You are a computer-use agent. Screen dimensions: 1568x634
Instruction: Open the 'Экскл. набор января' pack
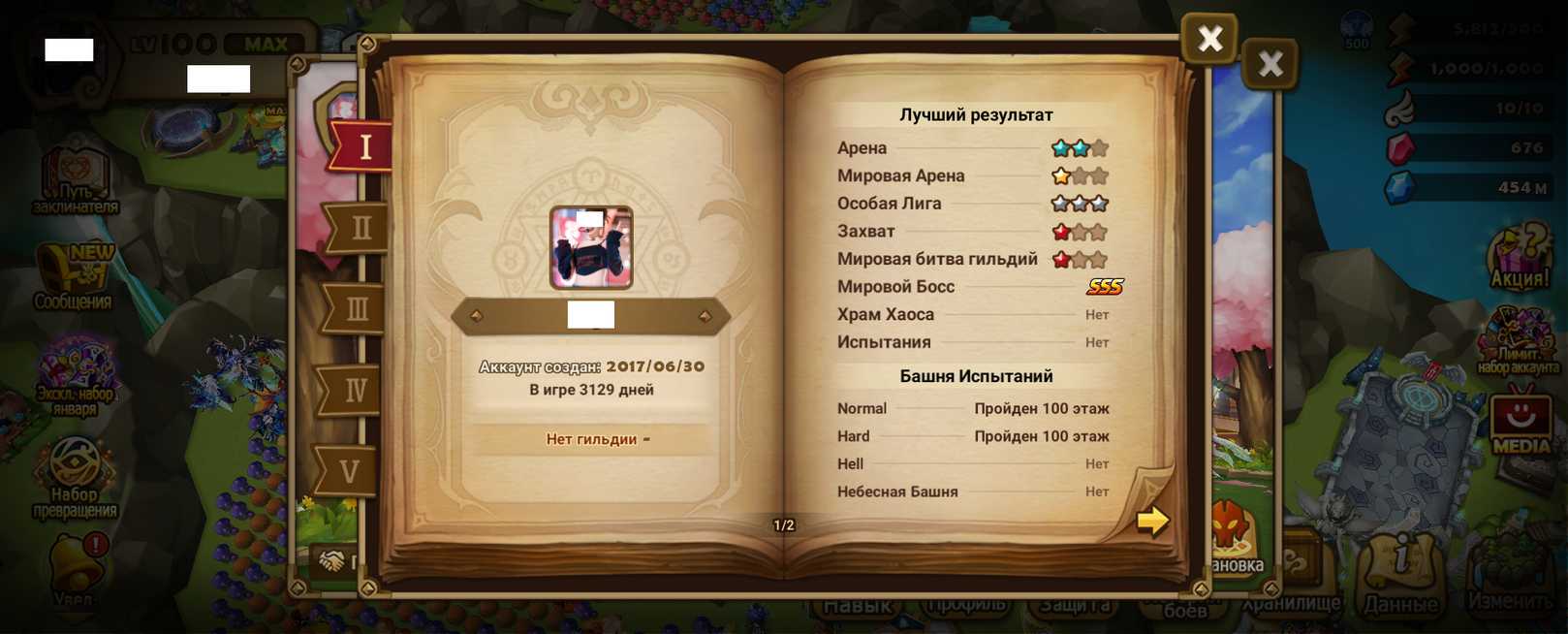tap(76, 373)
